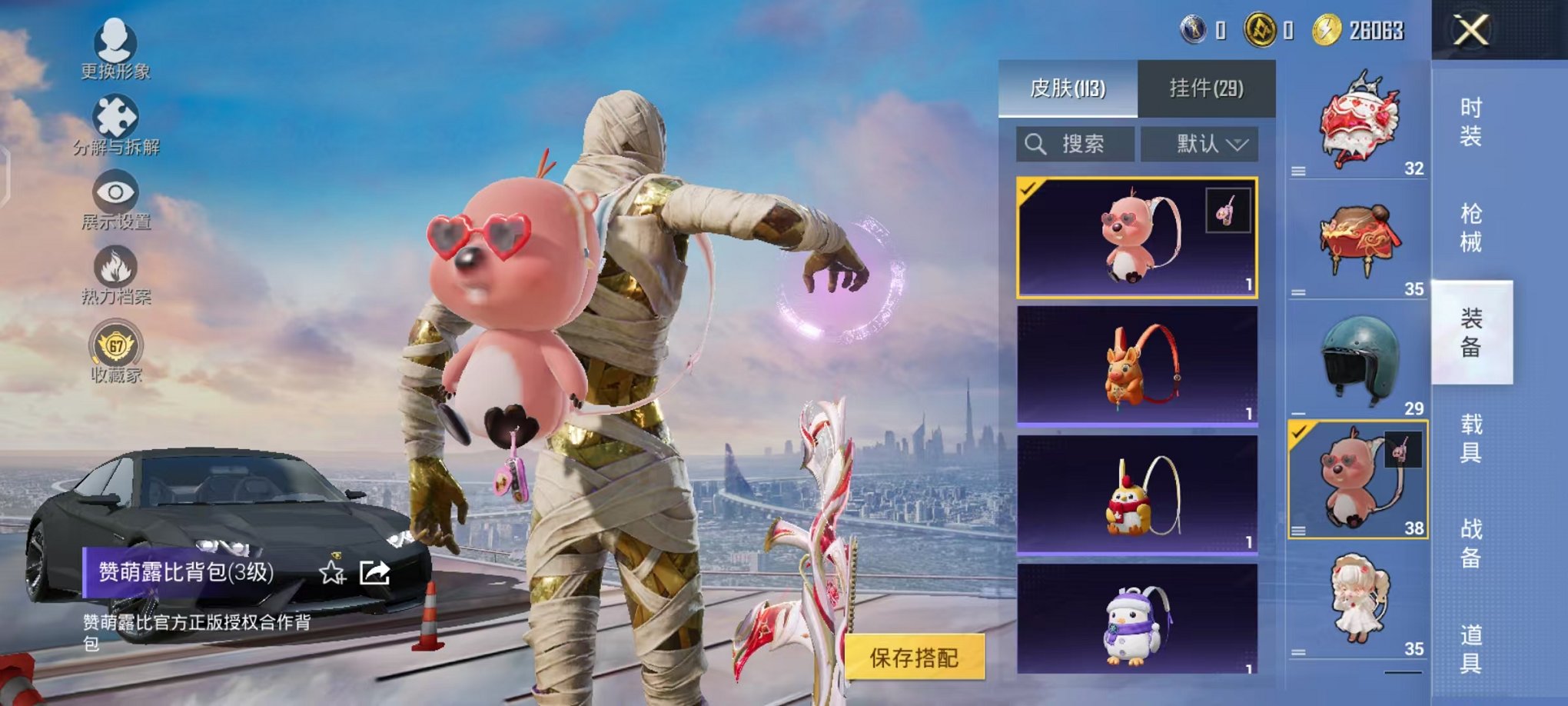Switch to the 挂件(29) tab
1568x706 pixels.
pos(1206,87)
